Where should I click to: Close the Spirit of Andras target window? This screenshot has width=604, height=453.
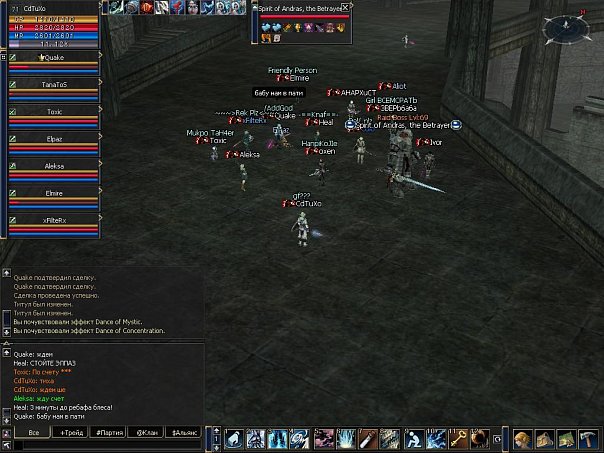[x=345, y=6]
